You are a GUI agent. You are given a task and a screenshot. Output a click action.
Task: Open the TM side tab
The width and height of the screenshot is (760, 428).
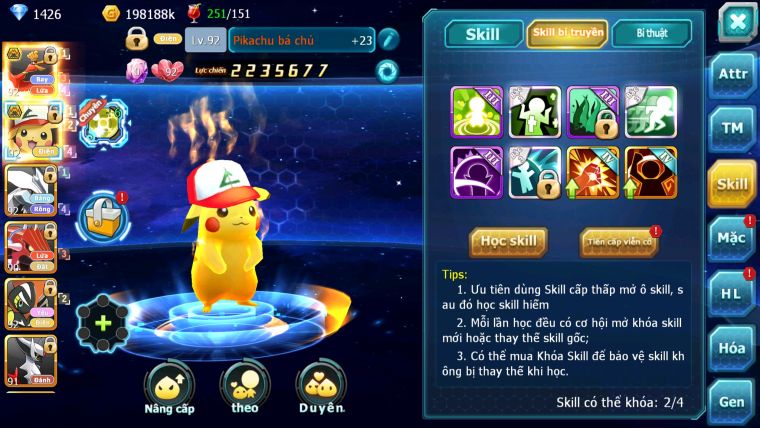(732, 128)
